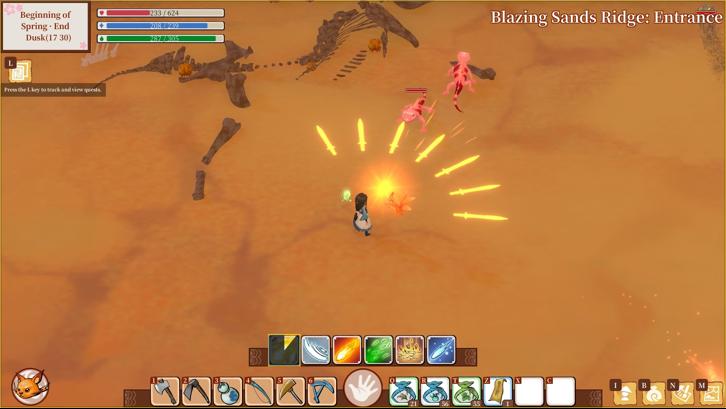The height and width of the screenshot is (409, 726).
Task: Click the round open-hand button
Action: click(x=363, y=388)
